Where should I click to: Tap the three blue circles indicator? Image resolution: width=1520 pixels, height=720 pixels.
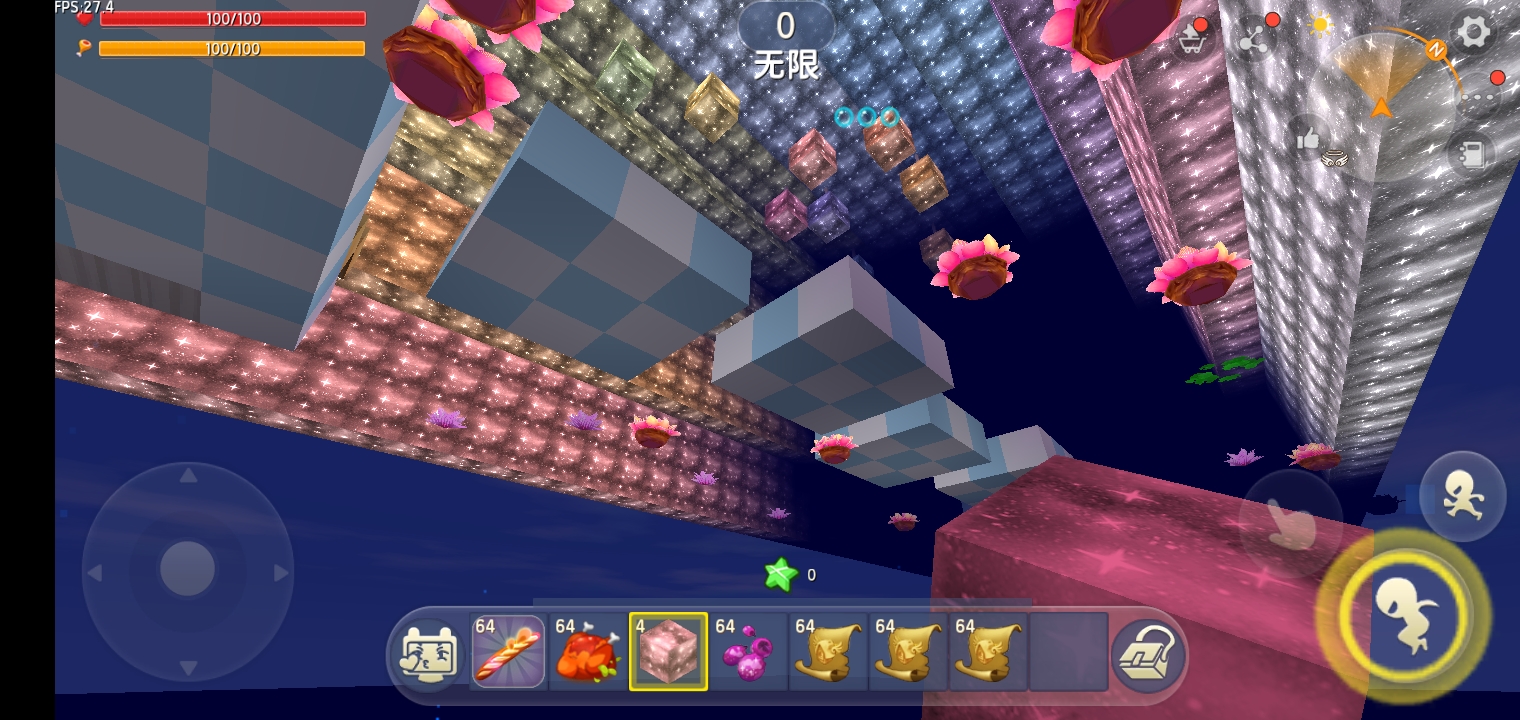pos(866,117)
